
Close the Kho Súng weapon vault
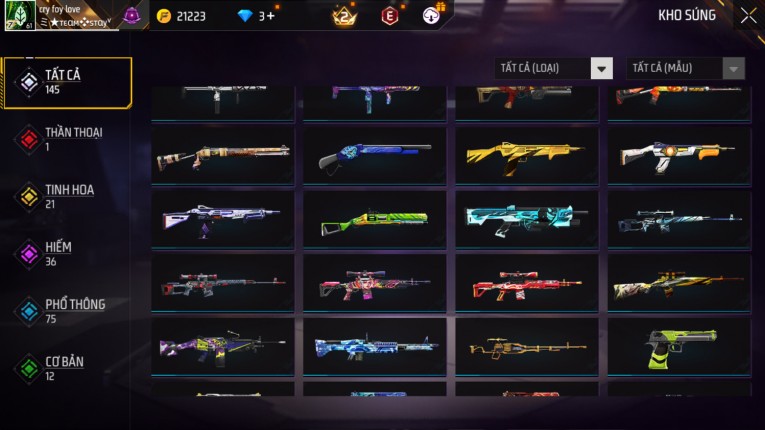(x=748, y=16)
